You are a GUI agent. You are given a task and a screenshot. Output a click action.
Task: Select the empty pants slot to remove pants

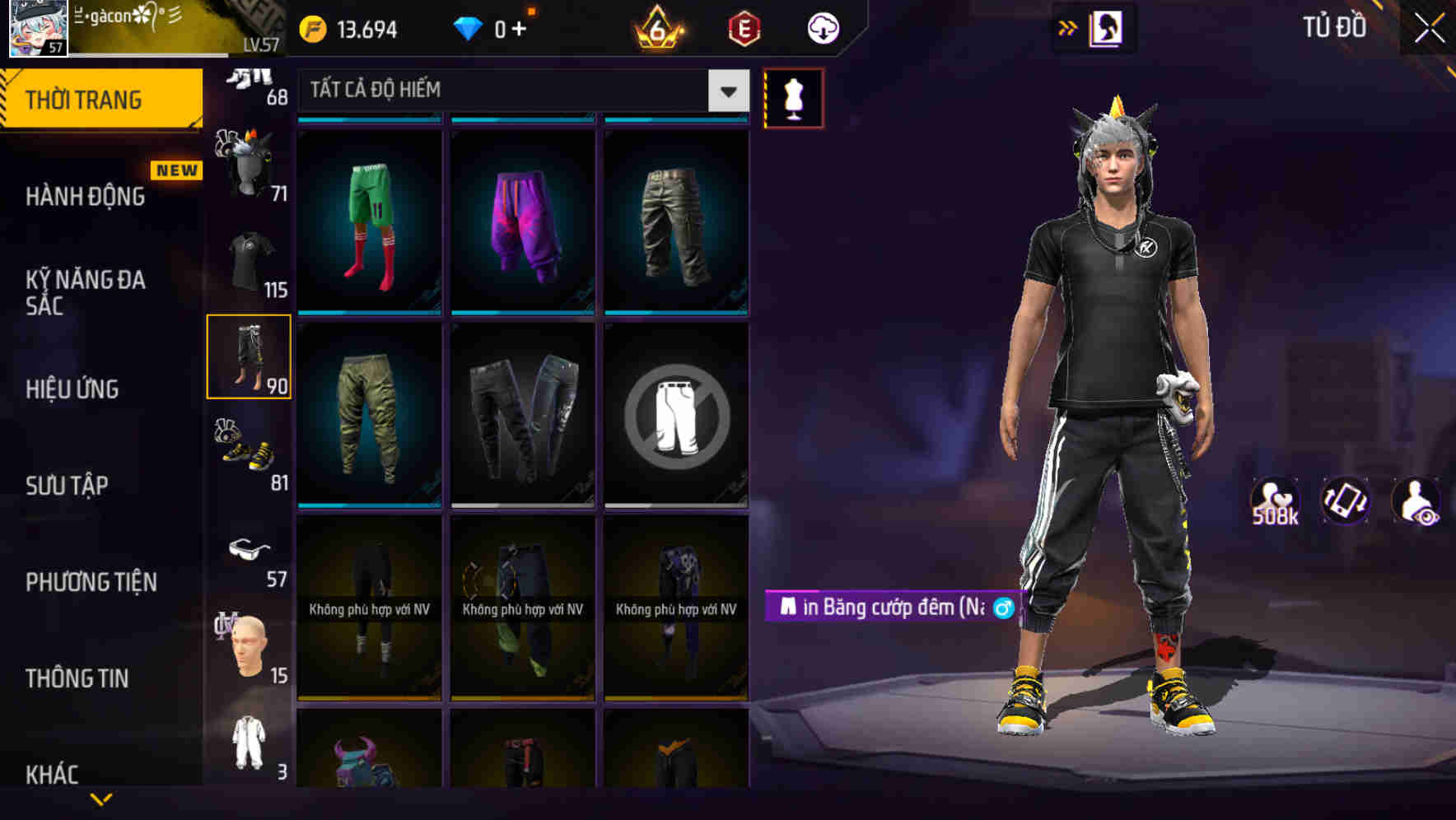(x=676, y=414)
